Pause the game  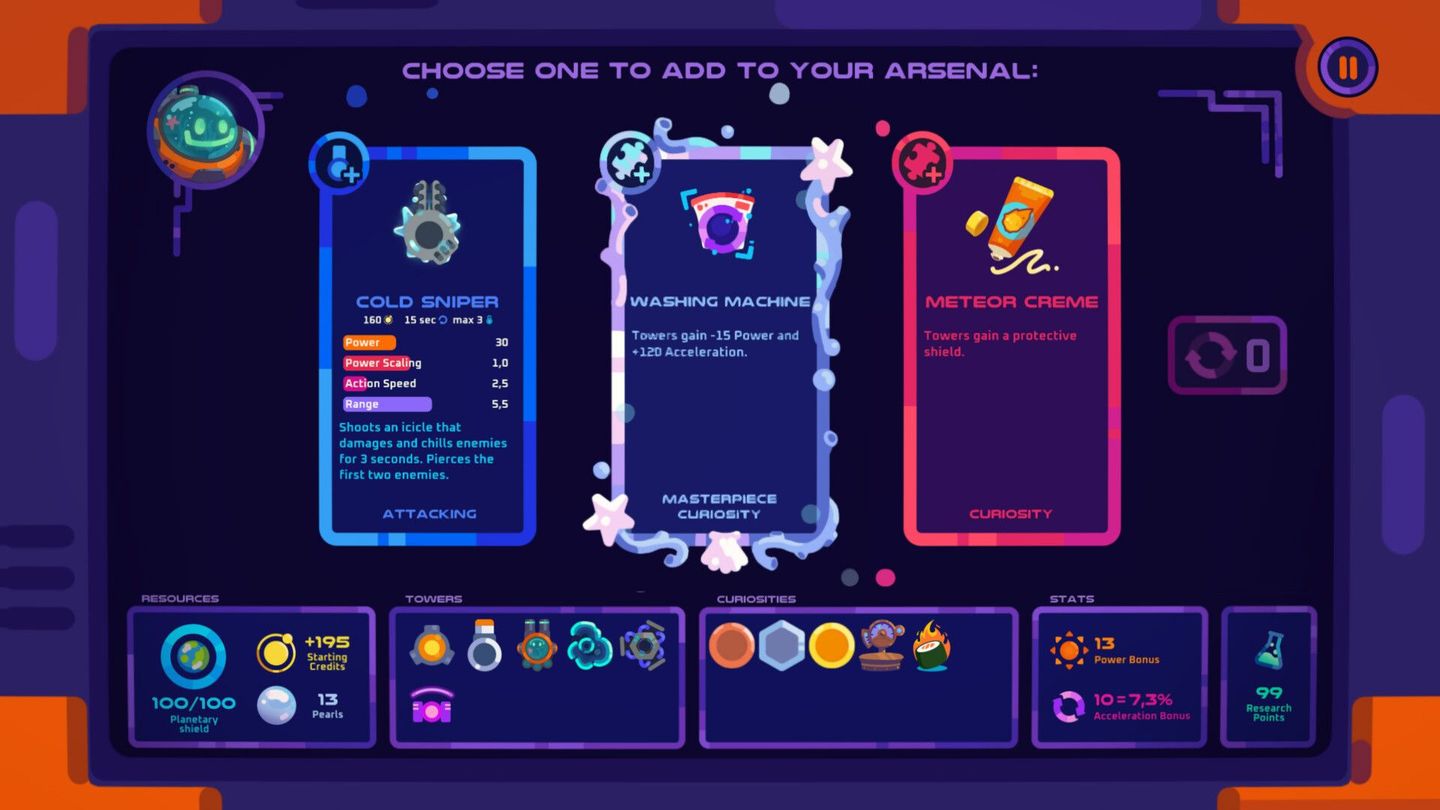point(1346,66)
